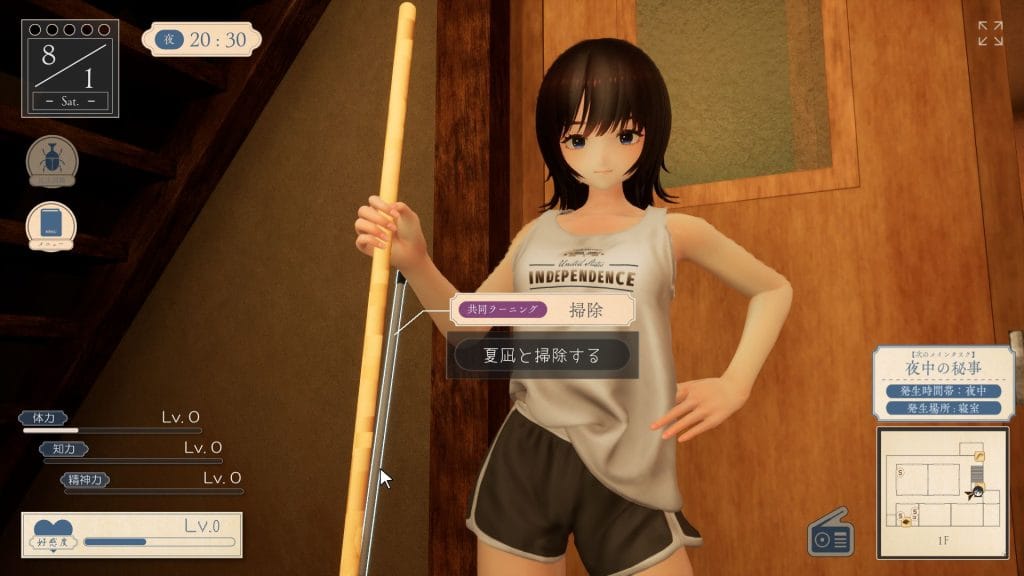The image size is (1024, 576).
Task: Open the 1F floor minimap
Action: click(x=942, y=492)
